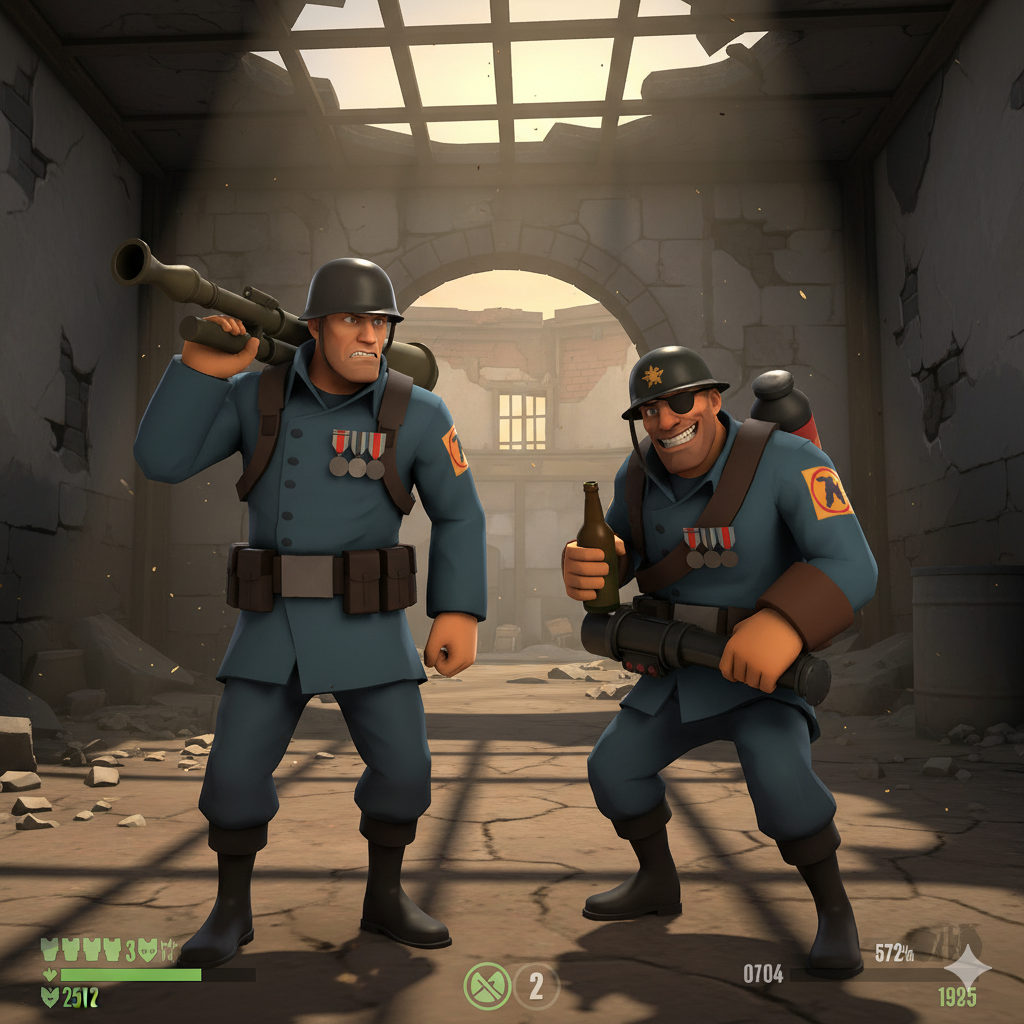
Task: Select the round slot numbered 2
Action: 537,986
